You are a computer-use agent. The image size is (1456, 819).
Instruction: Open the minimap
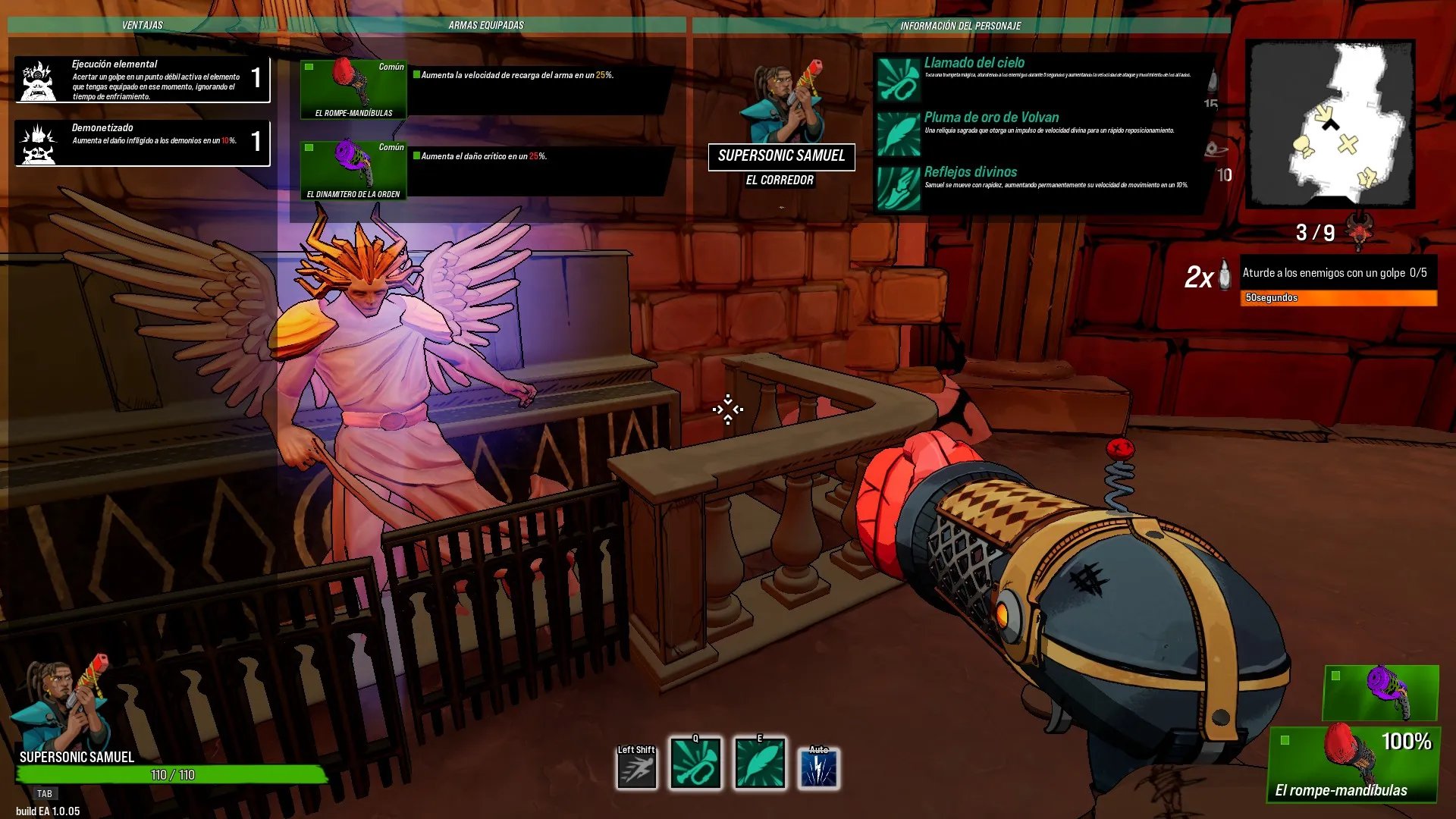[x=1331, y=124]
